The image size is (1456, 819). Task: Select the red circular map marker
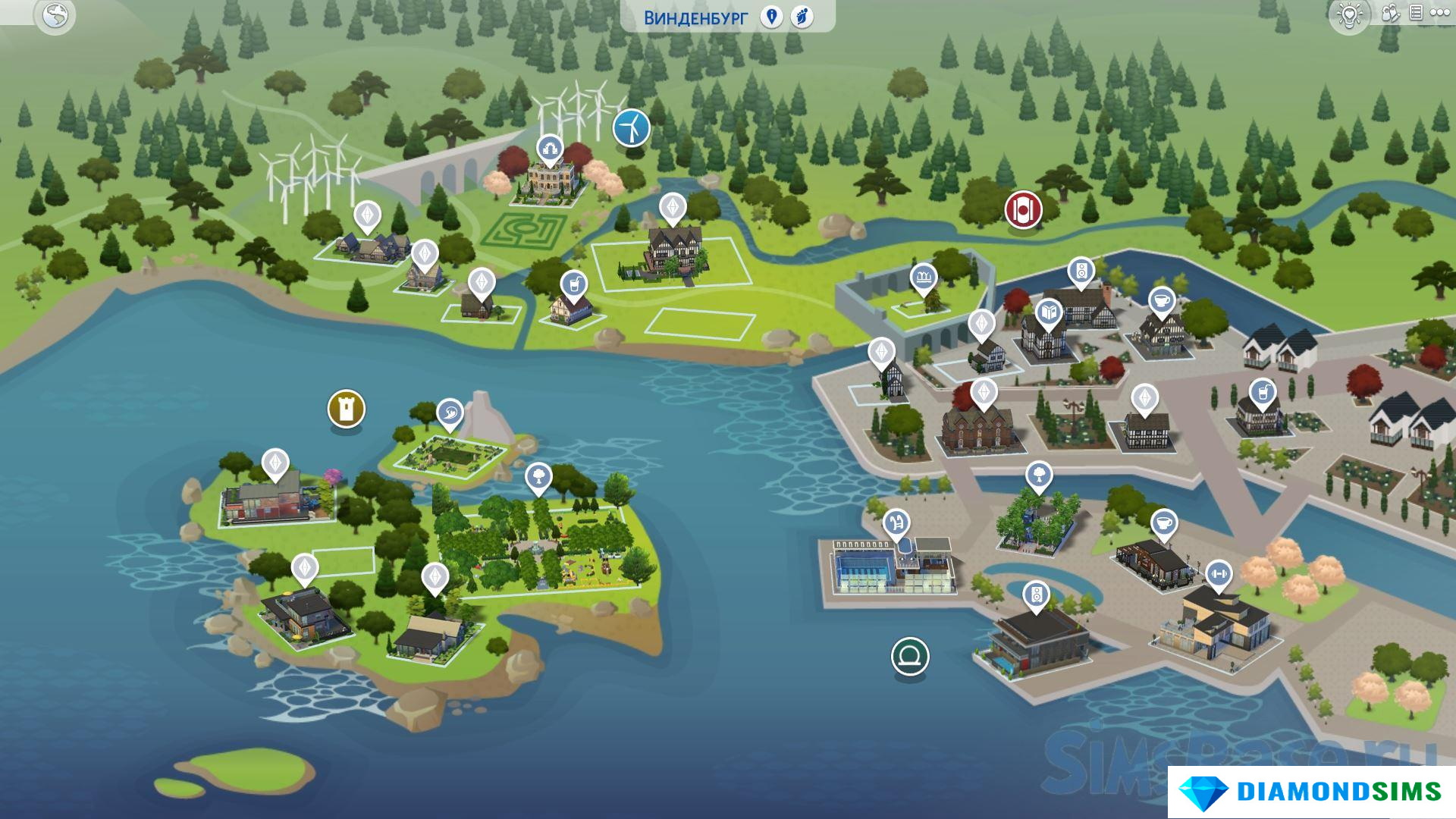point(1023,209)
